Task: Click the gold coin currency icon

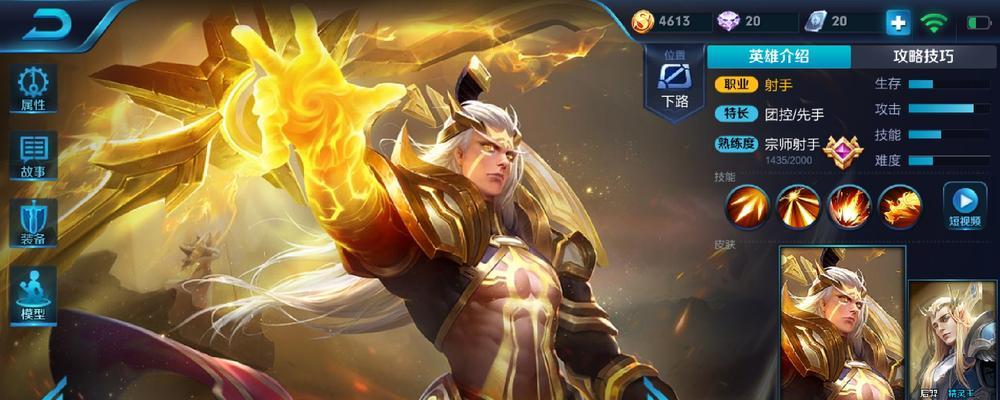Action: click(643, 21)
